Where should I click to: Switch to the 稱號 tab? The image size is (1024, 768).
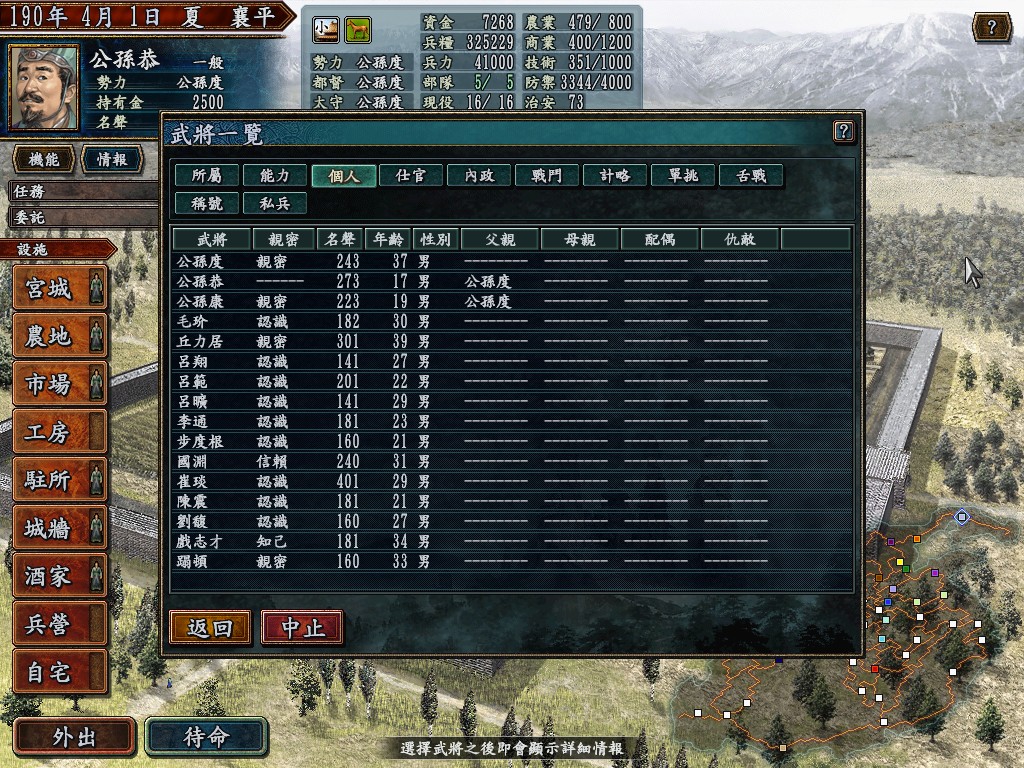pos(207,203)
